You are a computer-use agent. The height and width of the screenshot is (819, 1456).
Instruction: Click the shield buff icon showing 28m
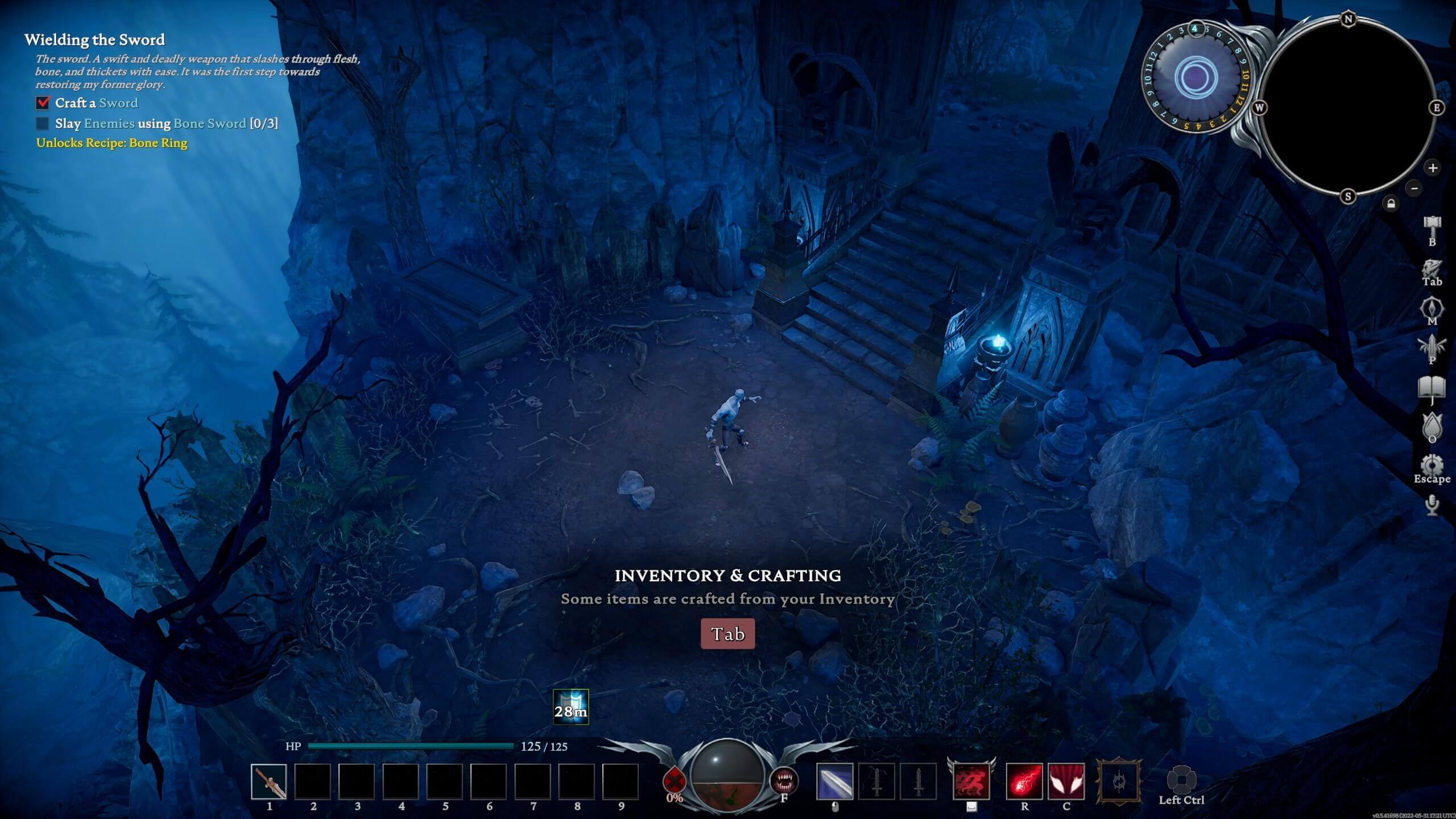pos(570,707)
